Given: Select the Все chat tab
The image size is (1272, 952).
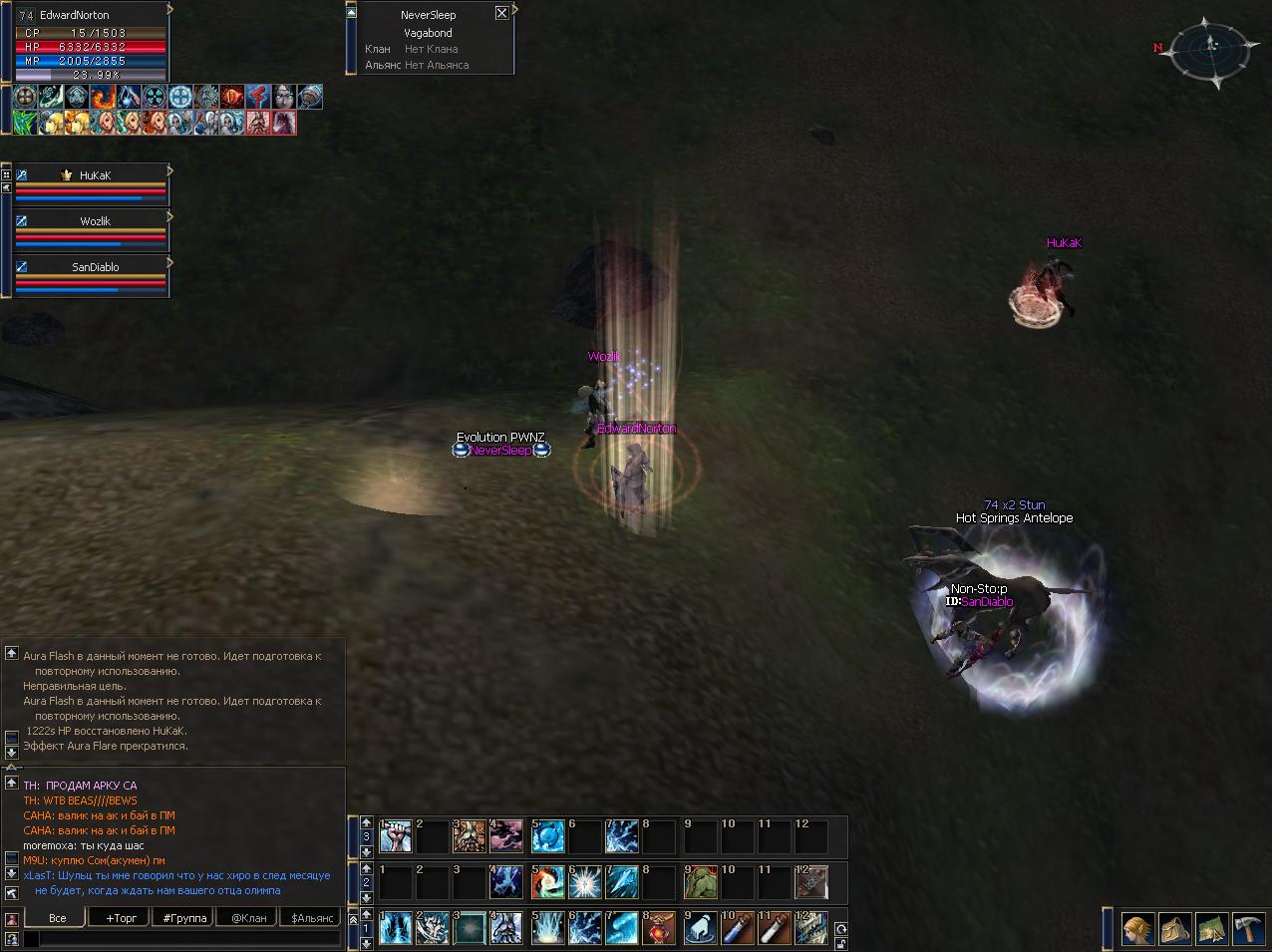Looking at the screenshot, I should pos(58,917).
